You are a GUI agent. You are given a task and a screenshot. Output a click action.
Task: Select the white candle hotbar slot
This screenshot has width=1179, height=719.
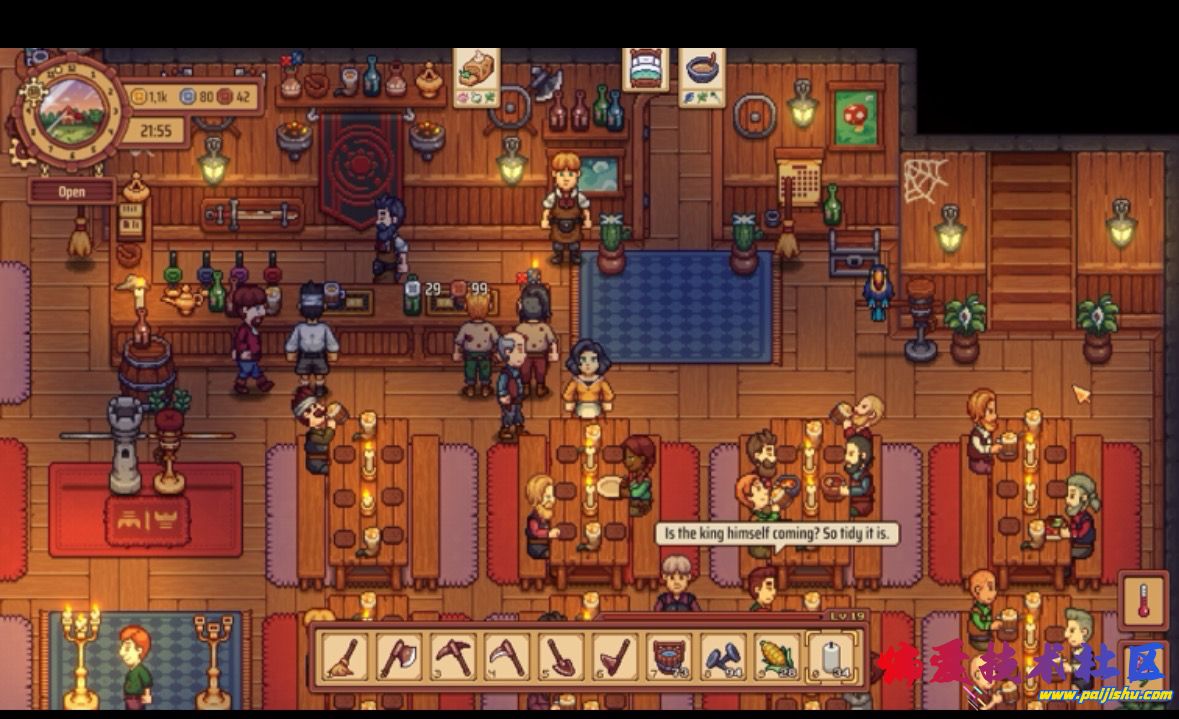(x=831, y=657)
